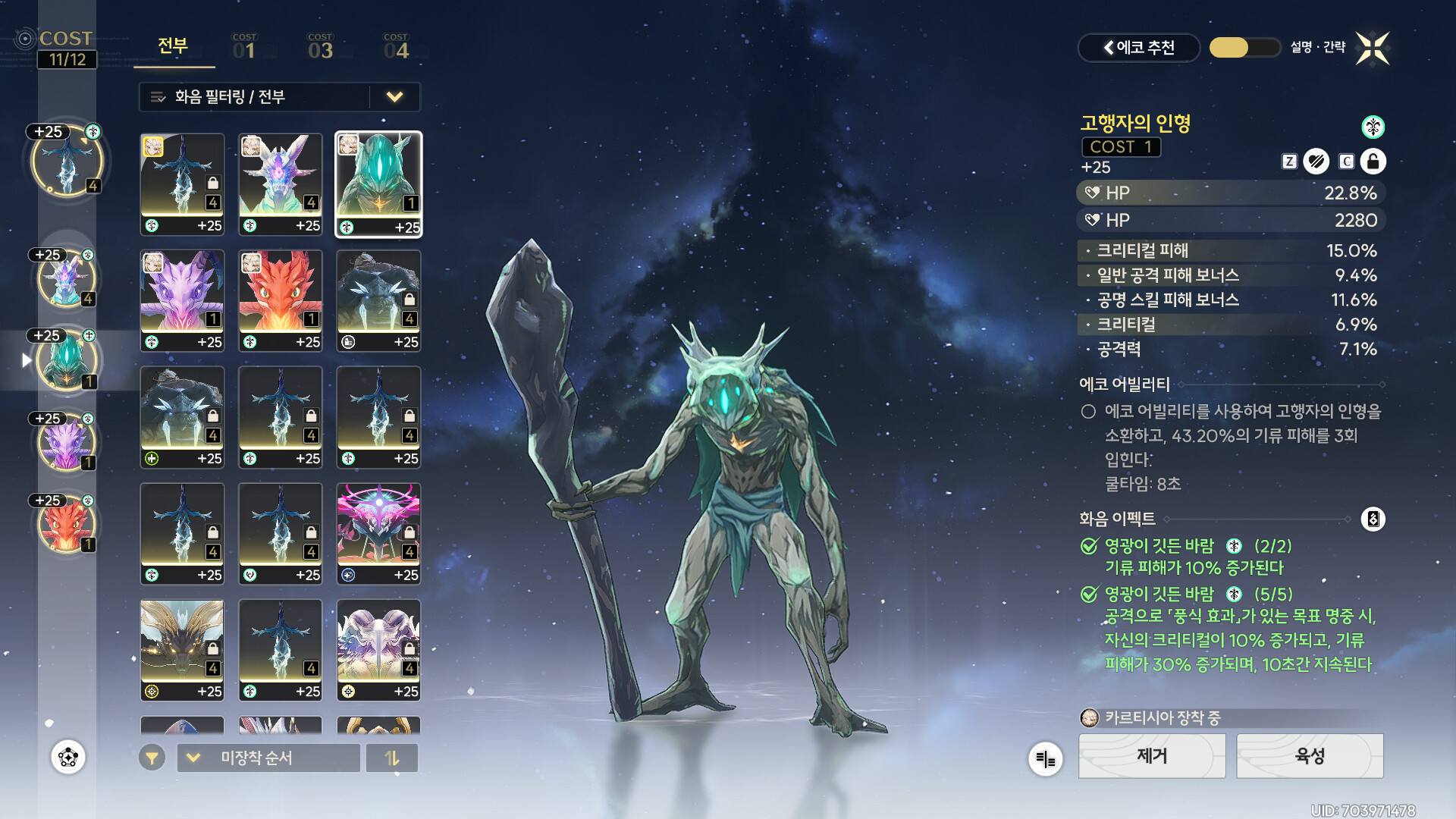This screenshot has height=819, width=1456.
Task: Open the 화음 이펙트 details icon
Action: [1373, 519]
